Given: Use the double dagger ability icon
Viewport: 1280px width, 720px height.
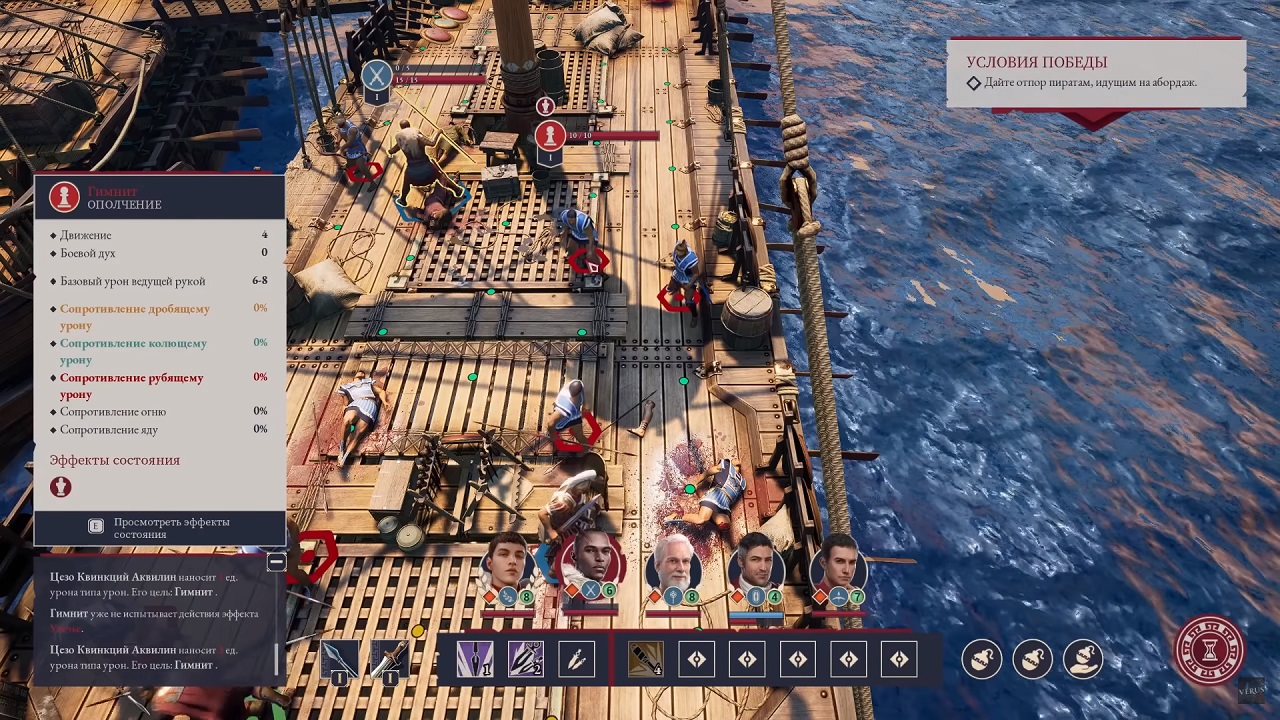Looking at the screenshot, I should pyautogui.click(x=576, y=659).
